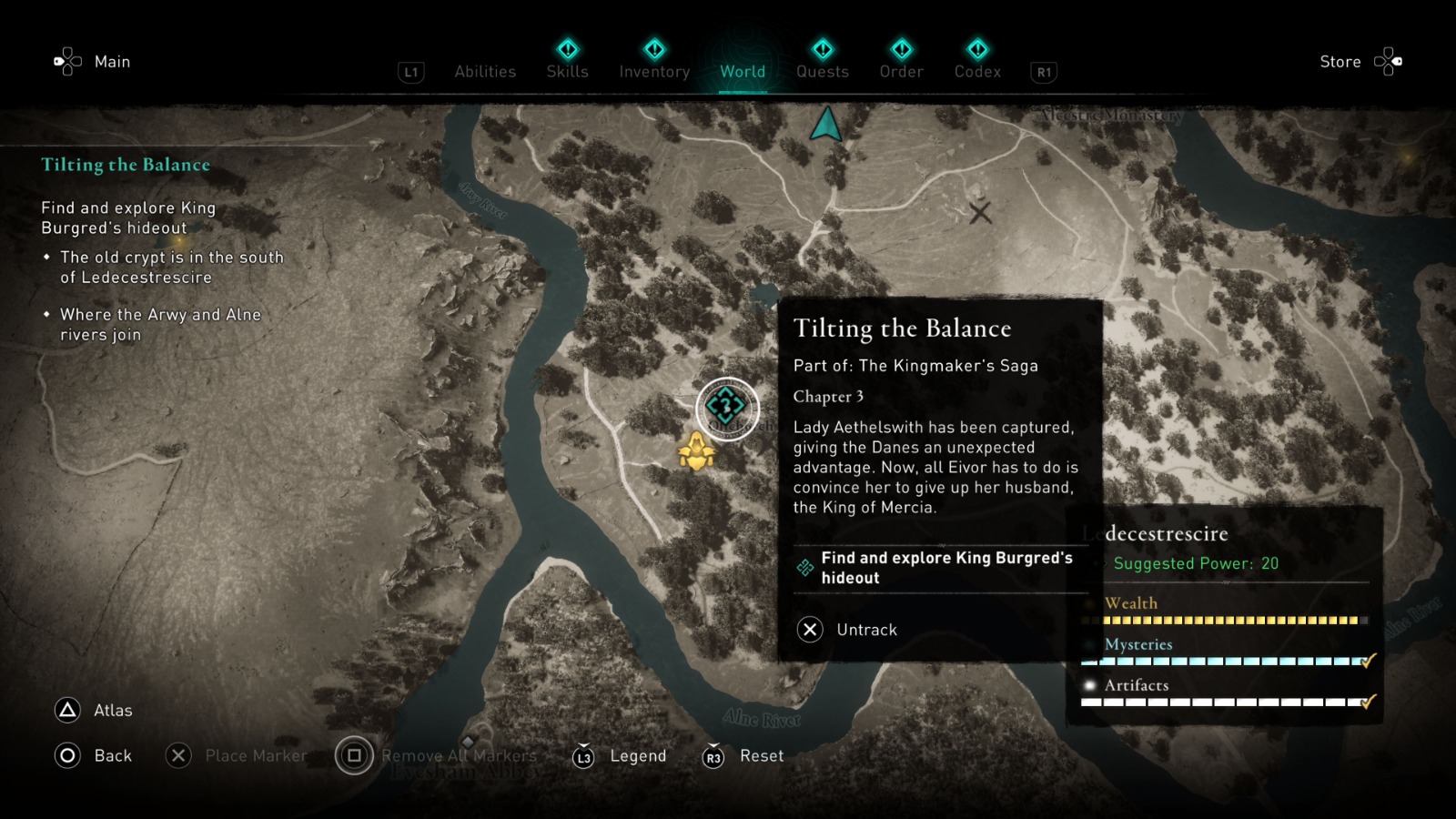Click the custom X marker near Alcestre Monastery

point(982,212)
